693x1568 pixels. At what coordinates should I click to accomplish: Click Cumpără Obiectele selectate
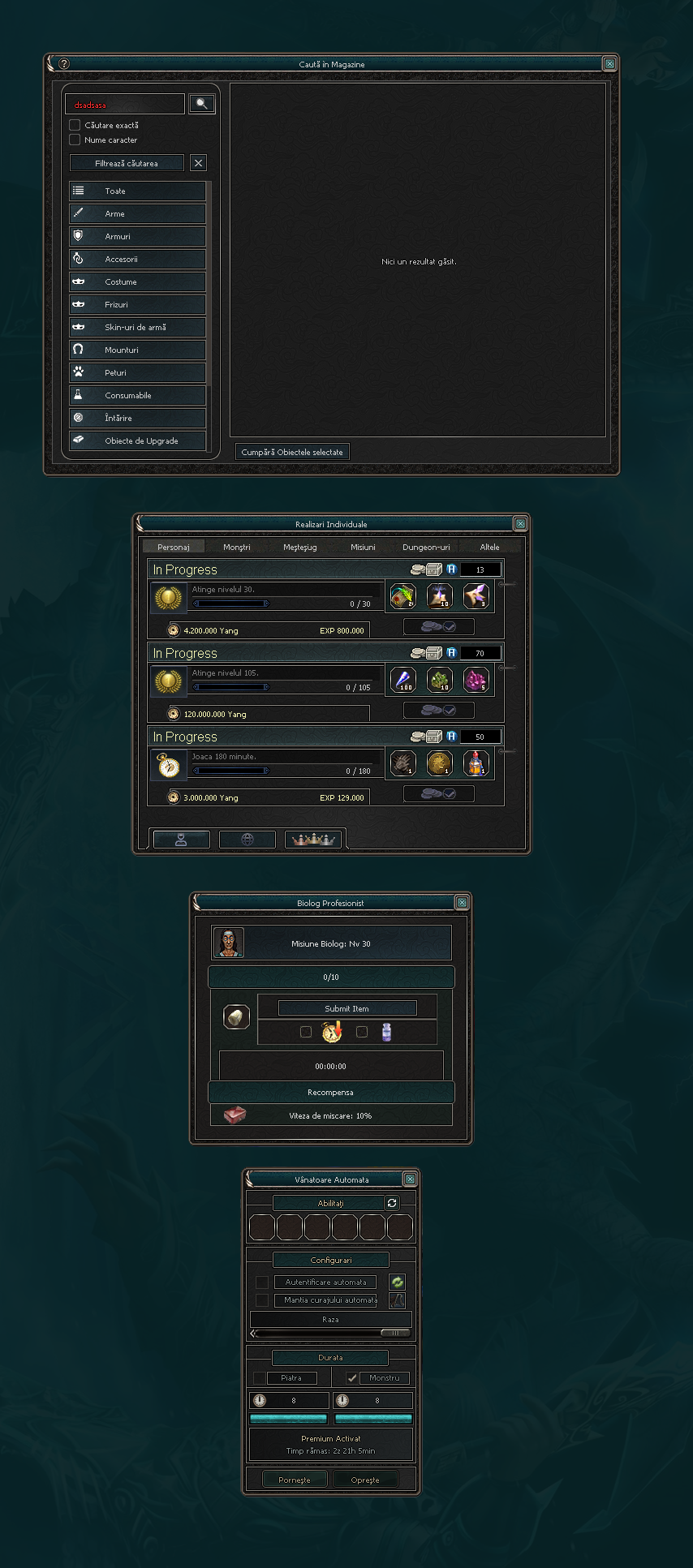tap(292, 452)
